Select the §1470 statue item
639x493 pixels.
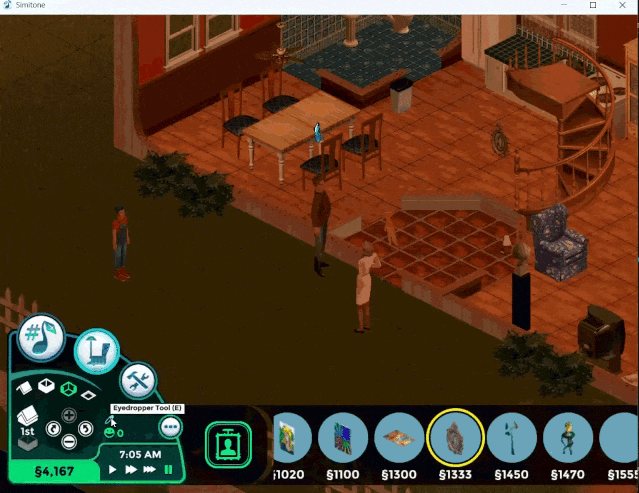point(569,439)
